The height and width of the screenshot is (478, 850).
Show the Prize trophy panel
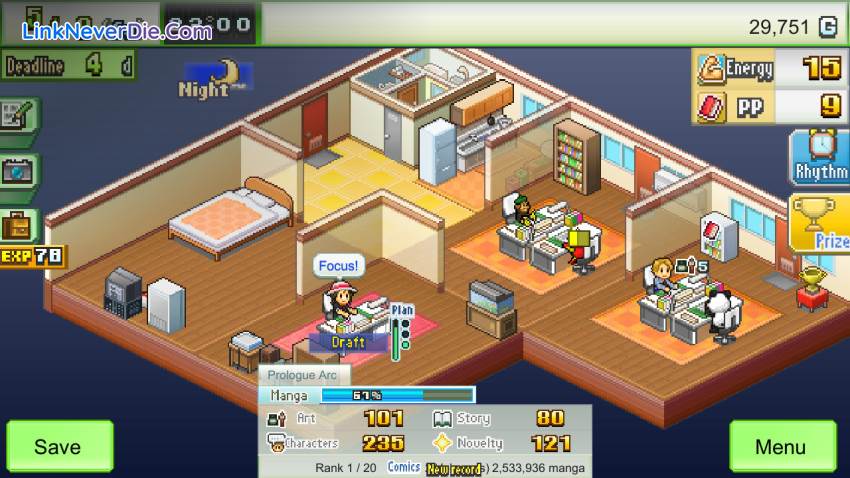click(x=820, y=222)
